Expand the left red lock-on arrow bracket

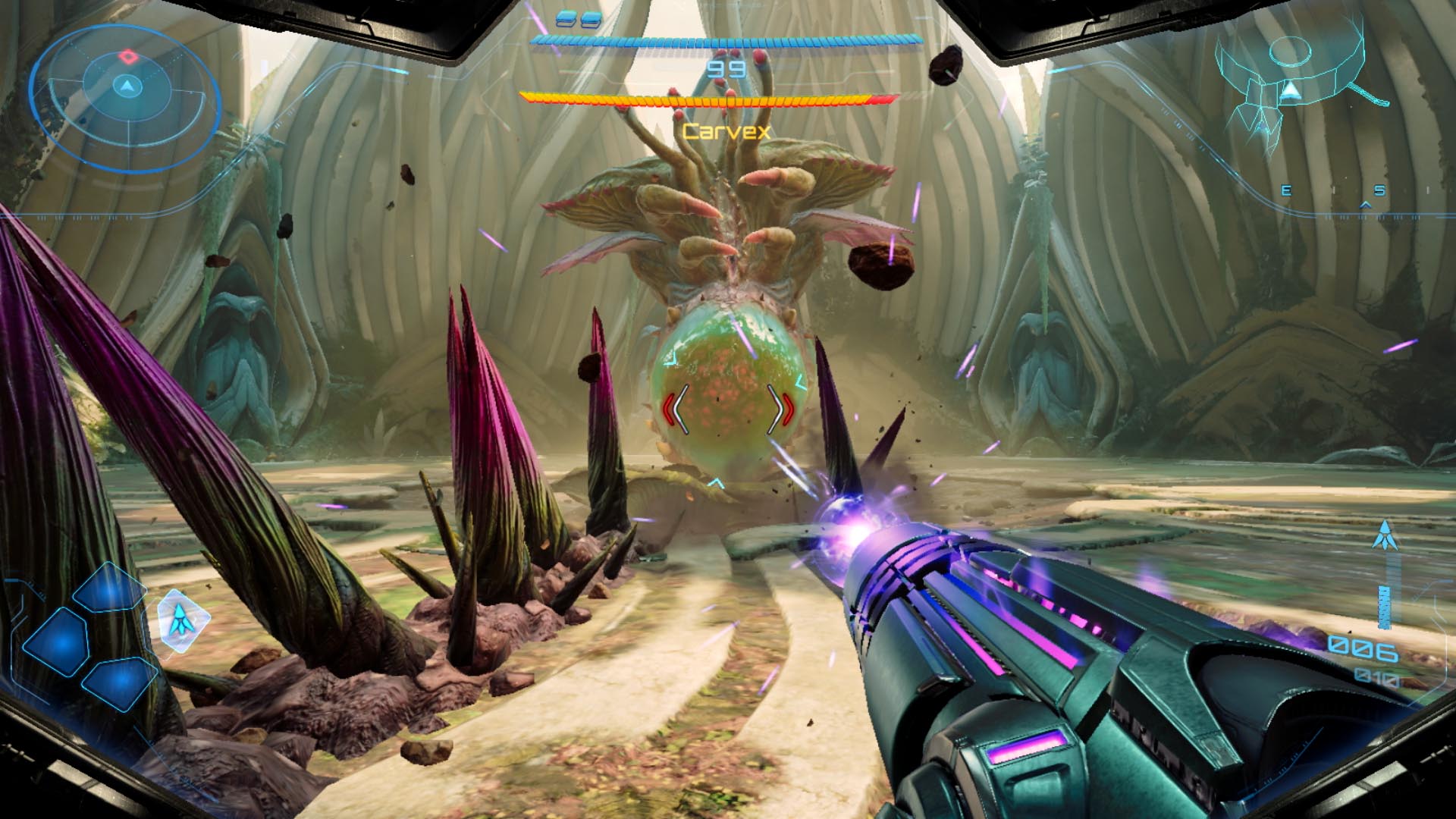670,409
